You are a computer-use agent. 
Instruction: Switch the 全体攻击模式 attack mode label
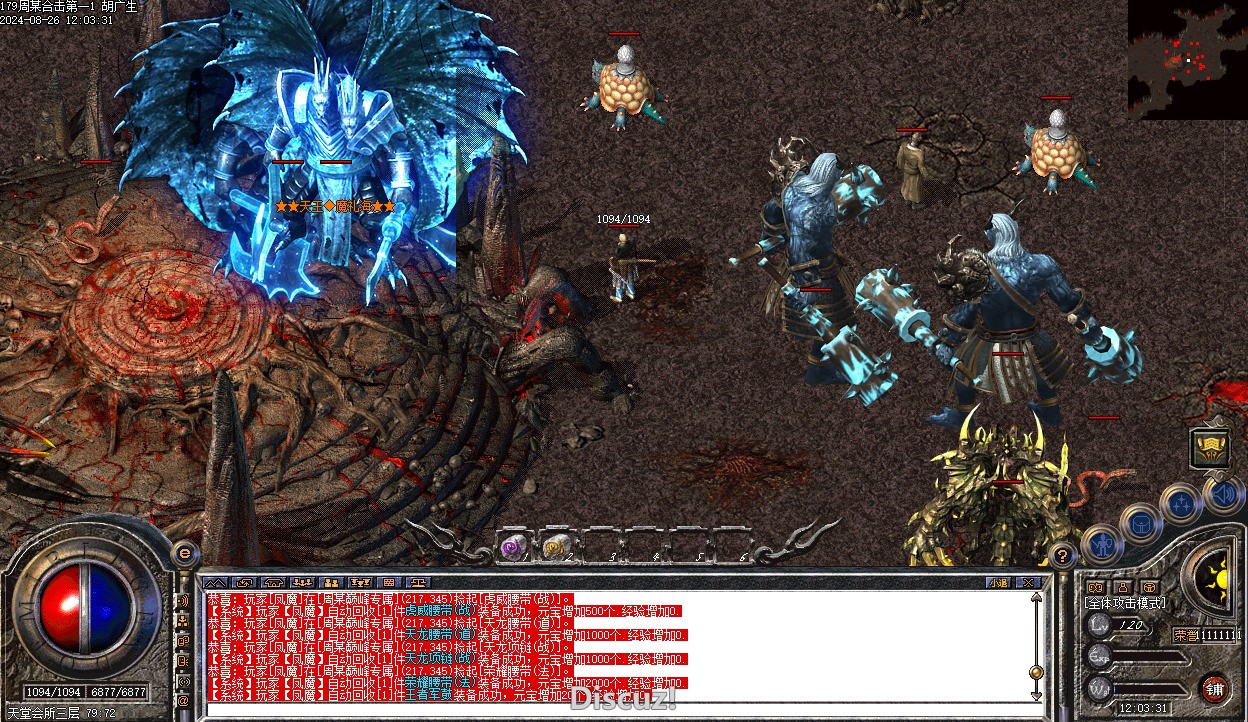tap(1125, 603)
